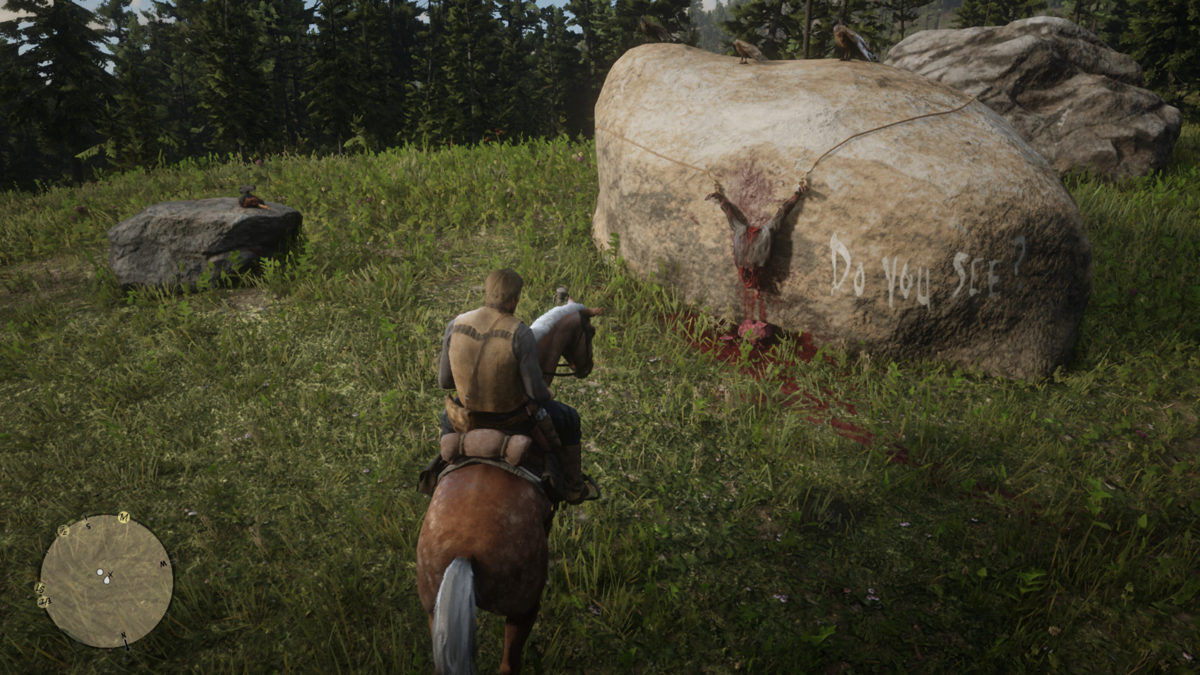The image size is (1200, 675).
Task: Open the circular minimap
Action: [106, 581]
